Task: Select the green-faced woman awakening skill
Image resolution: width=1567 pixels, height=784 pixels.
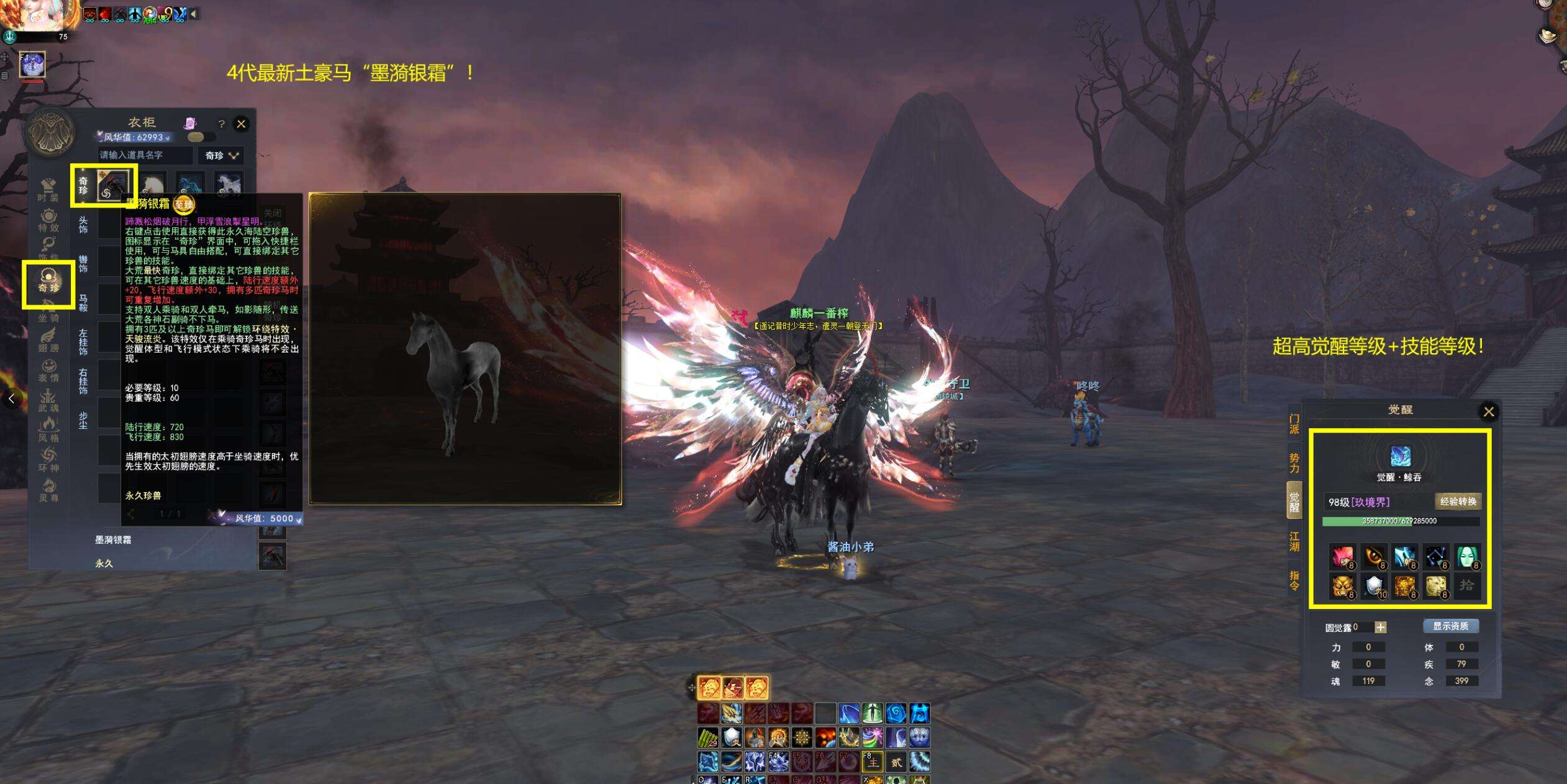Action: (1466, 557)
